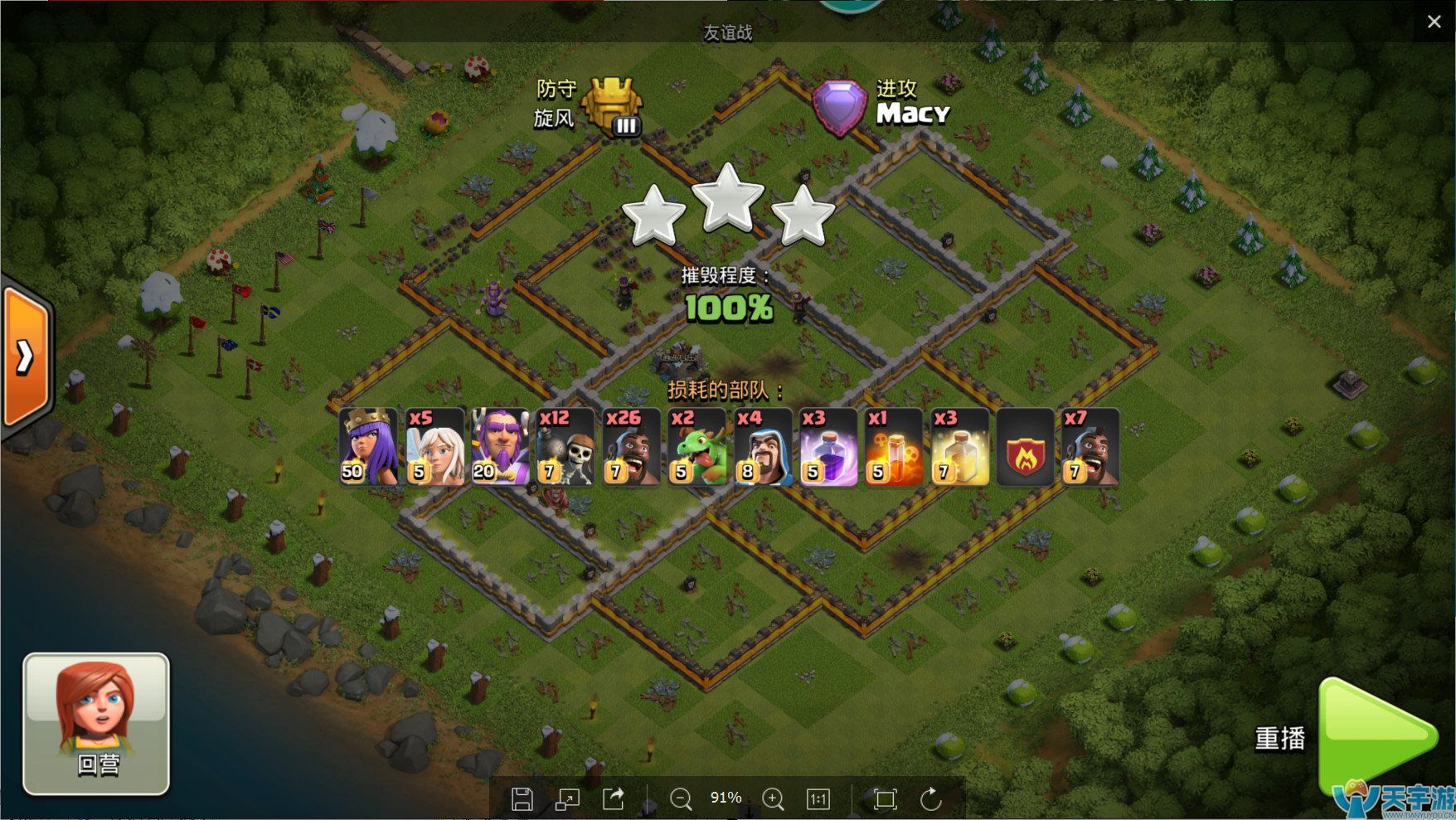This screenshot has width=1456, height=820.
Task: Save the image with the floppy disk icon
Action: click(x=522, y=798)
